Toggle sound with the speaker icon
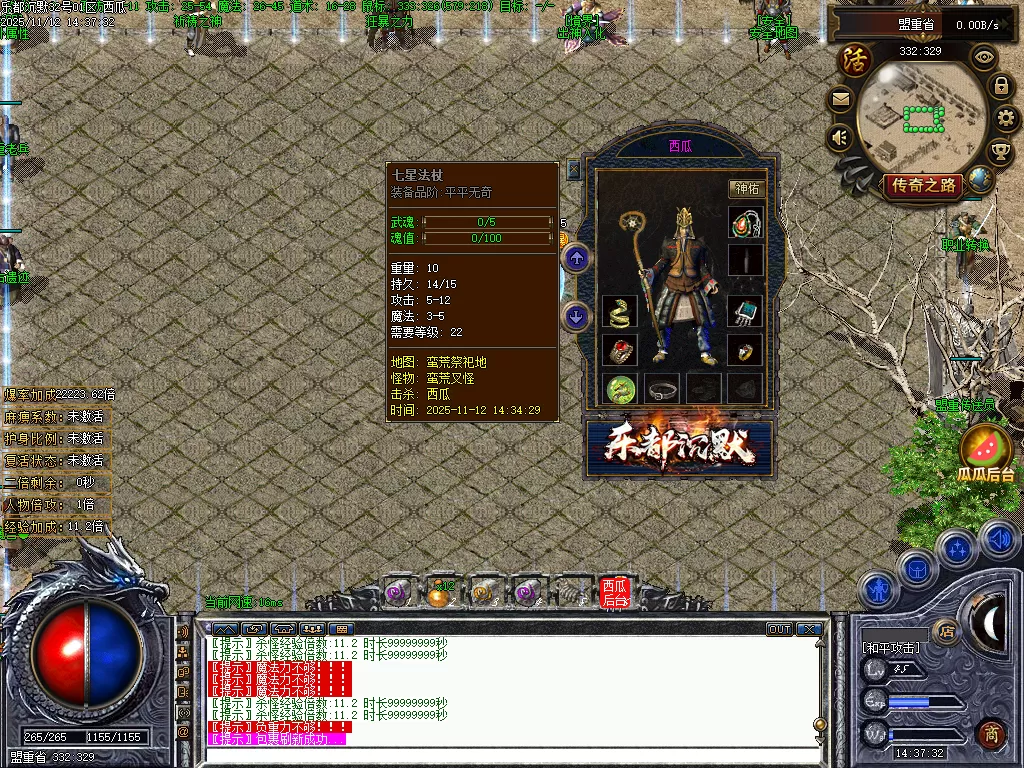 click(840, 138)
